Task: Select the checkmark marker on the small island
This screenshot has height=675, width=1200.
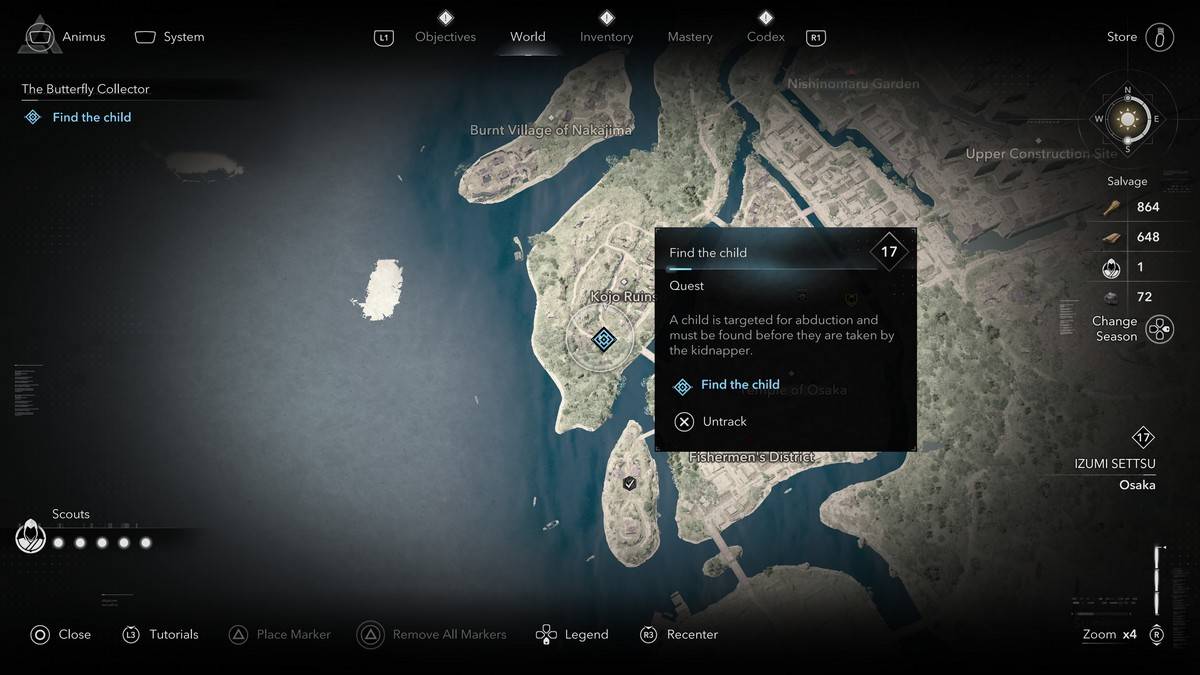Action: [x=629, y=484]
